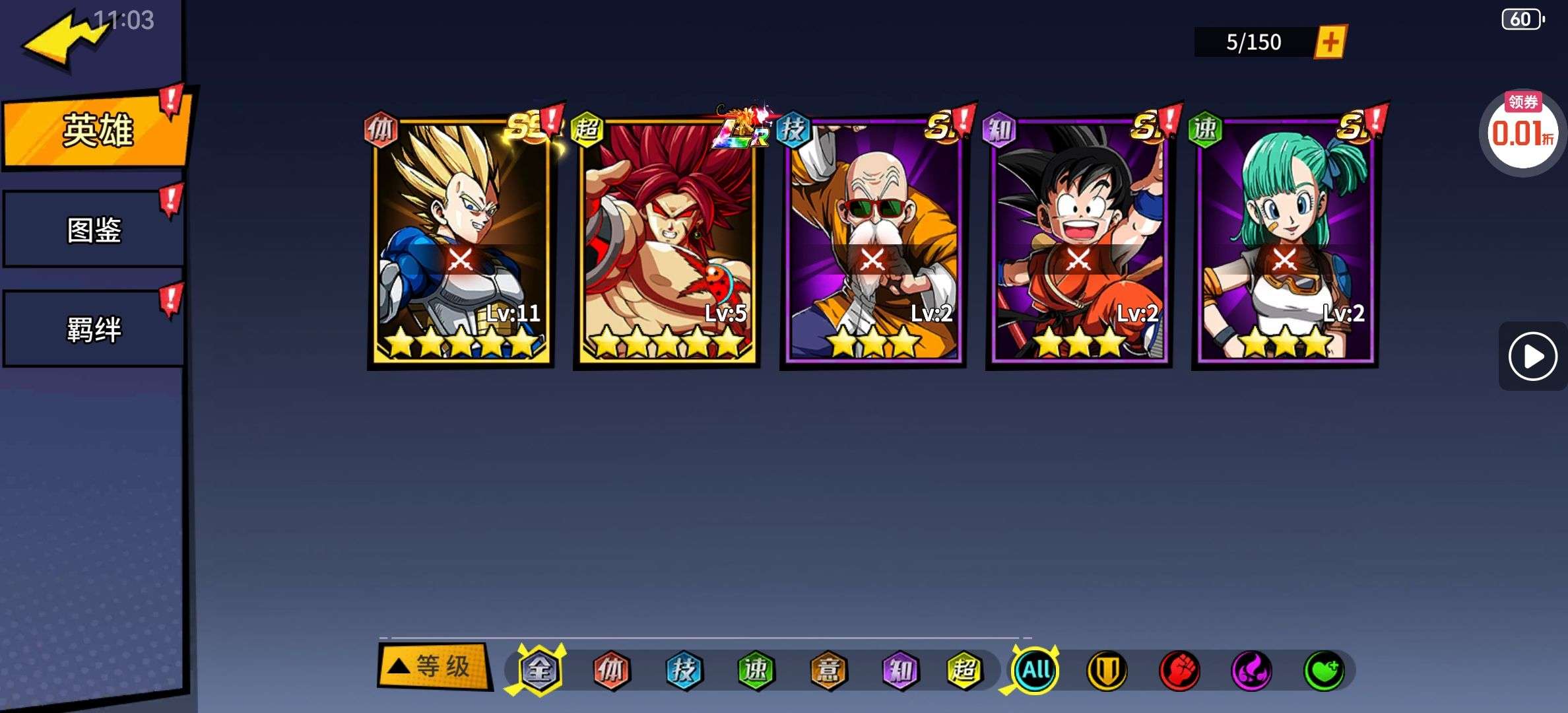
Task: Filter heroes by green 速 type
Action: click(756, 670)
